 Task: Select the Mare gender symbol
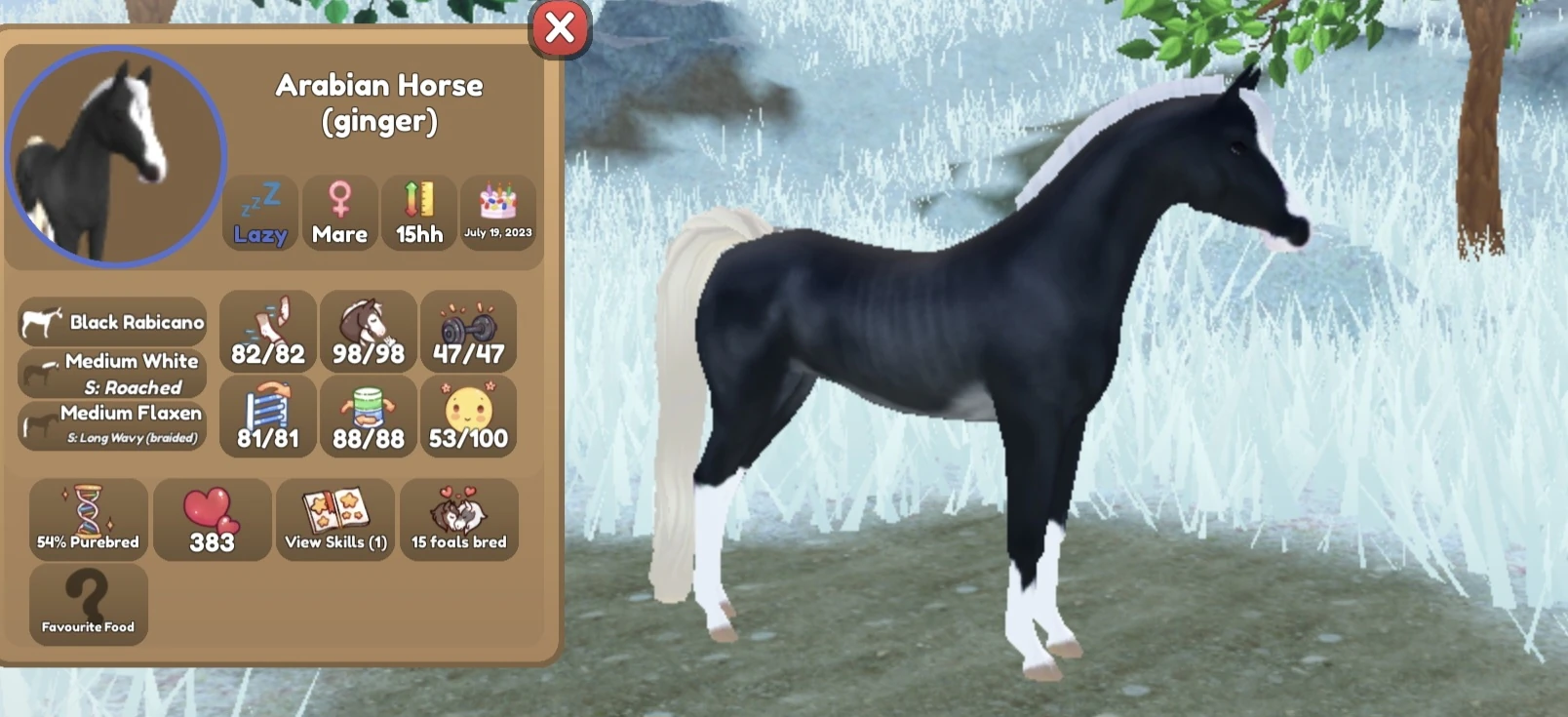click(x=340, y=213)
